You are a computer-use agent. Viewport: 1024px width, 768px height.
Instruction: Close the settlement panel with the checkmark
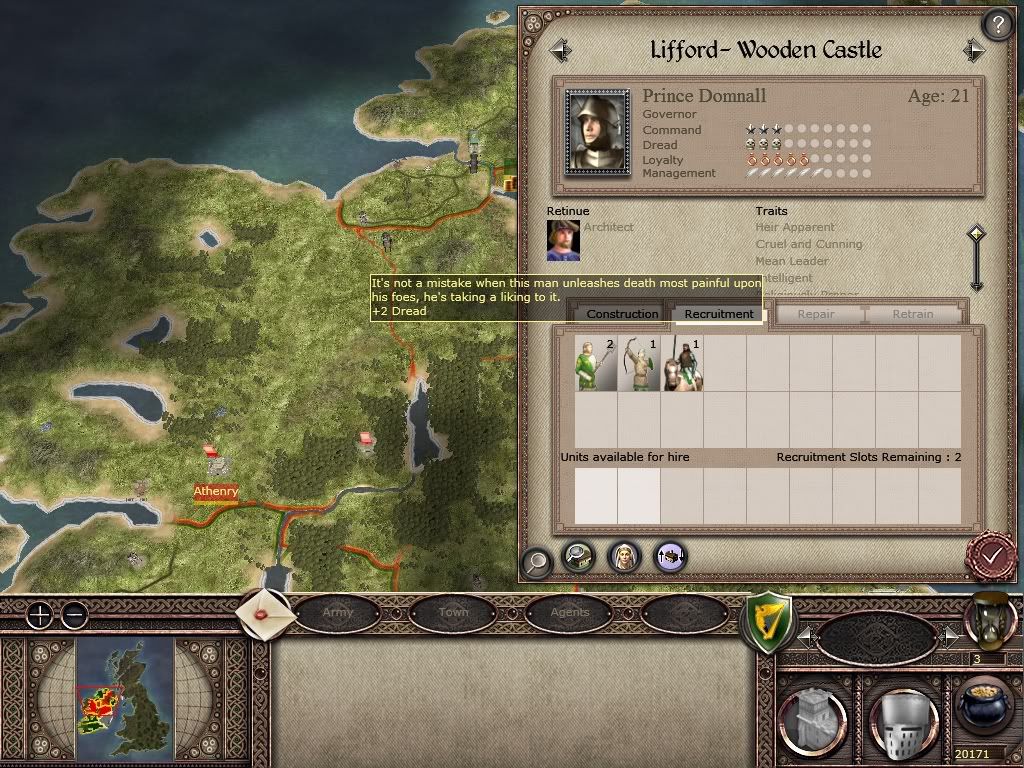992,555
